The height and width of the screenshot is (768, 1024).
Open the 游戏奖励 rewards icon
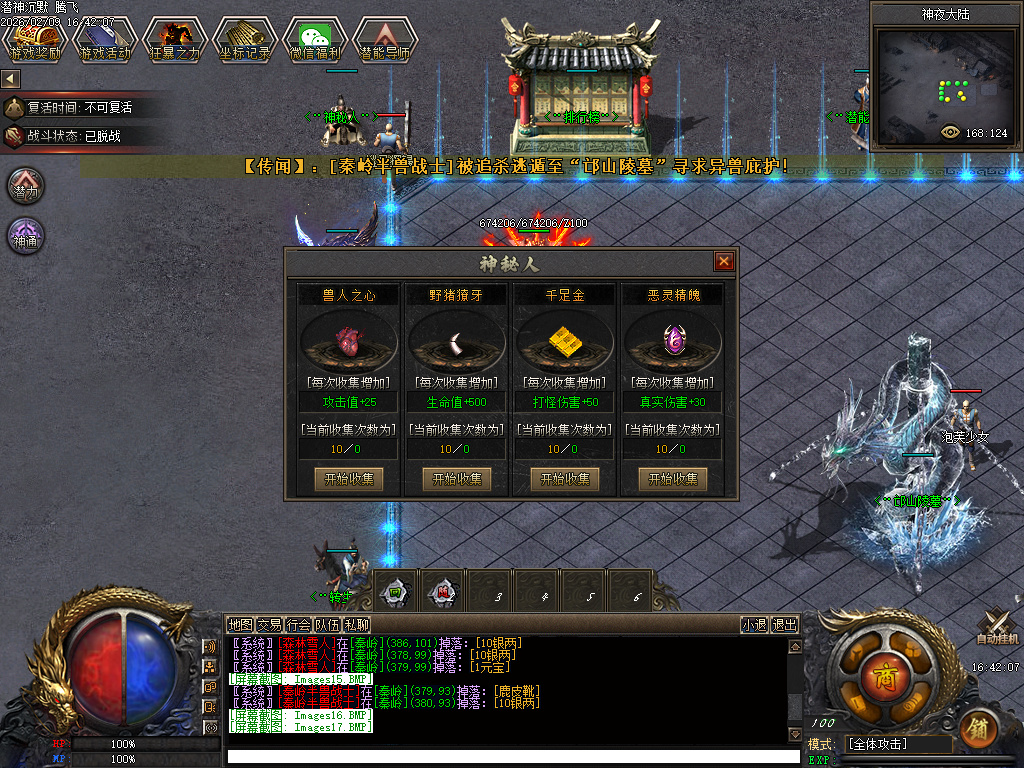35,40
